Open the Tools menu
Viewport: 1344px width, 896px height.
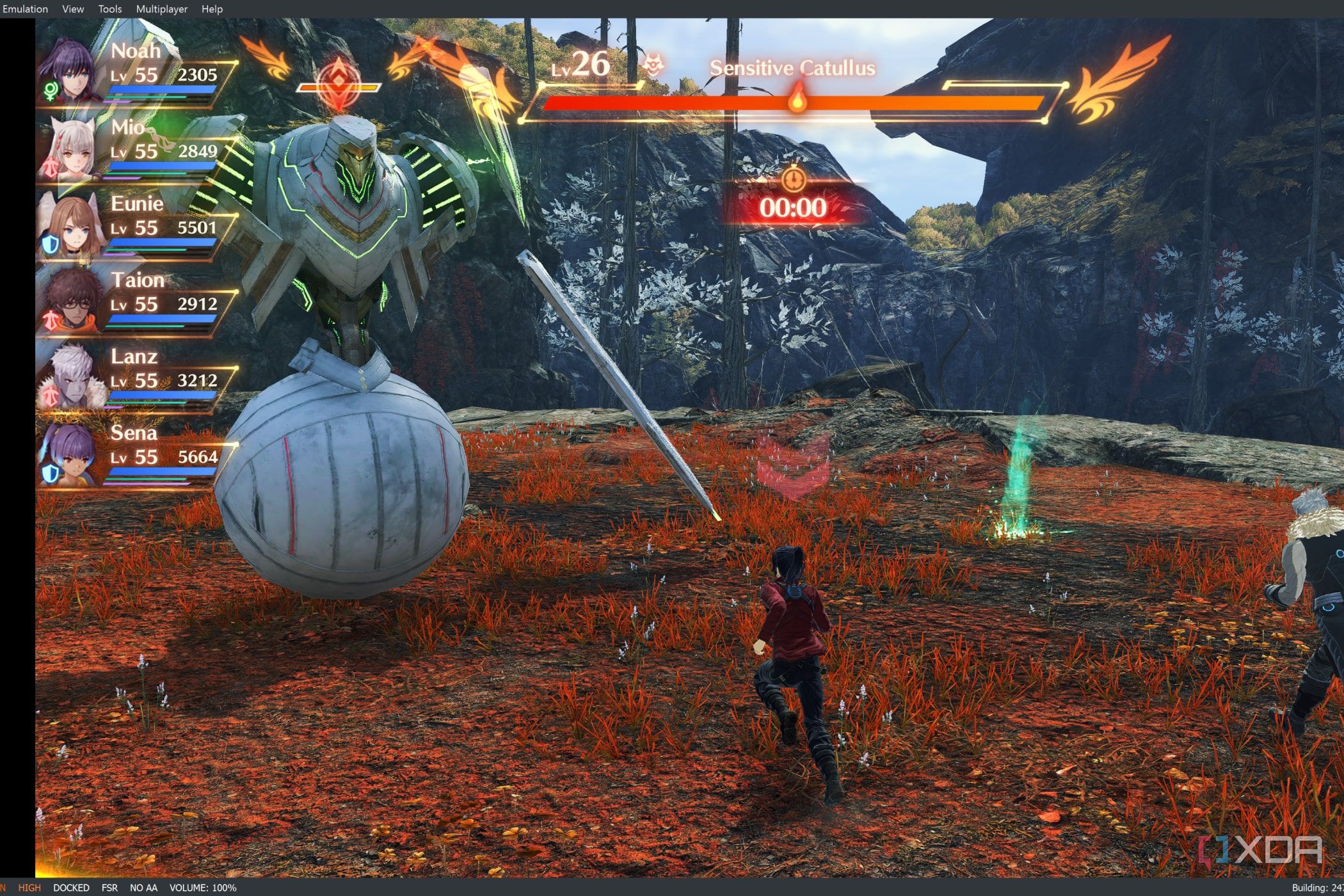tap(110, 9)
